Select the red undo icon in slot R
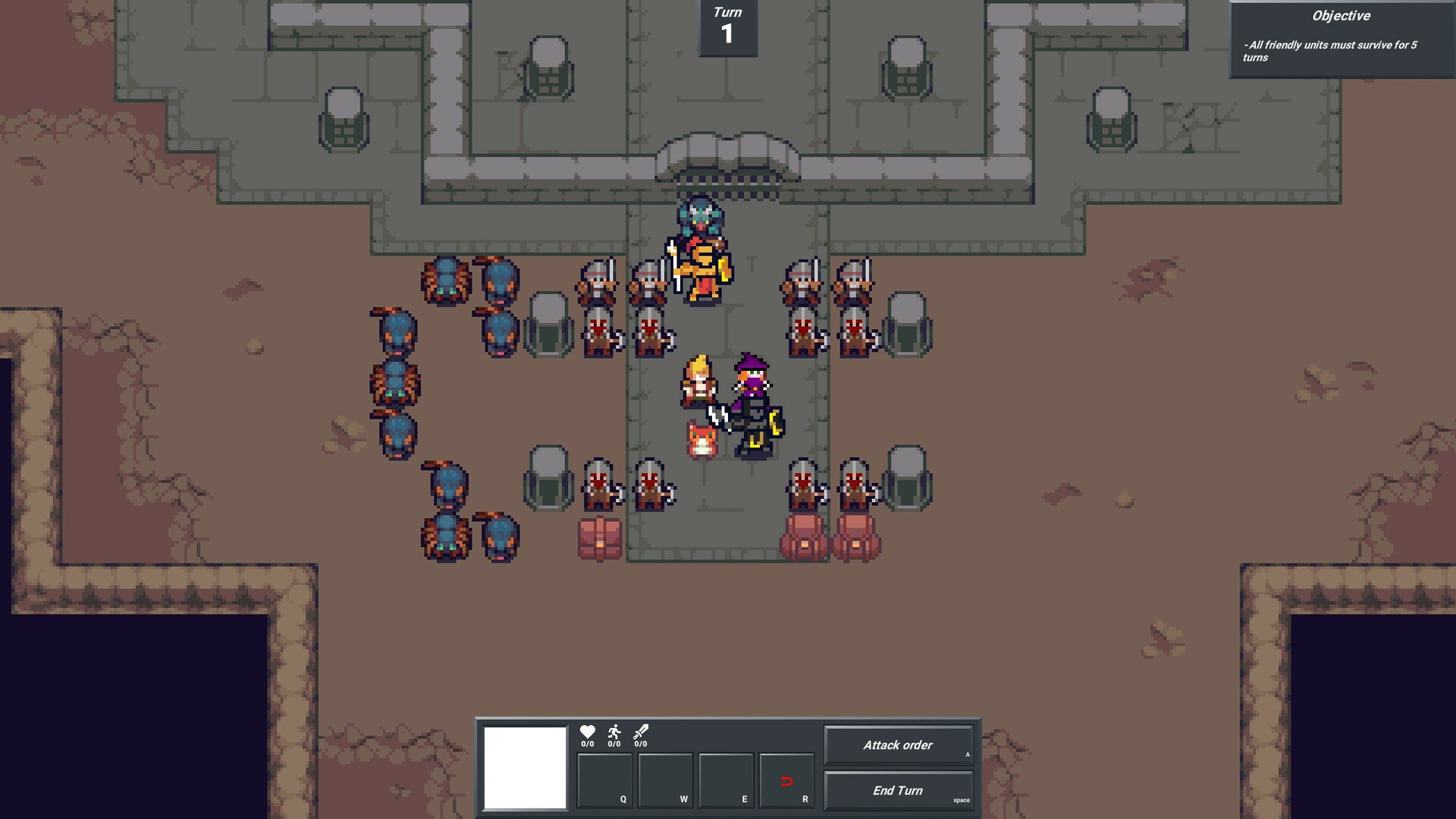1456x819 pixels. coord(786,781)
